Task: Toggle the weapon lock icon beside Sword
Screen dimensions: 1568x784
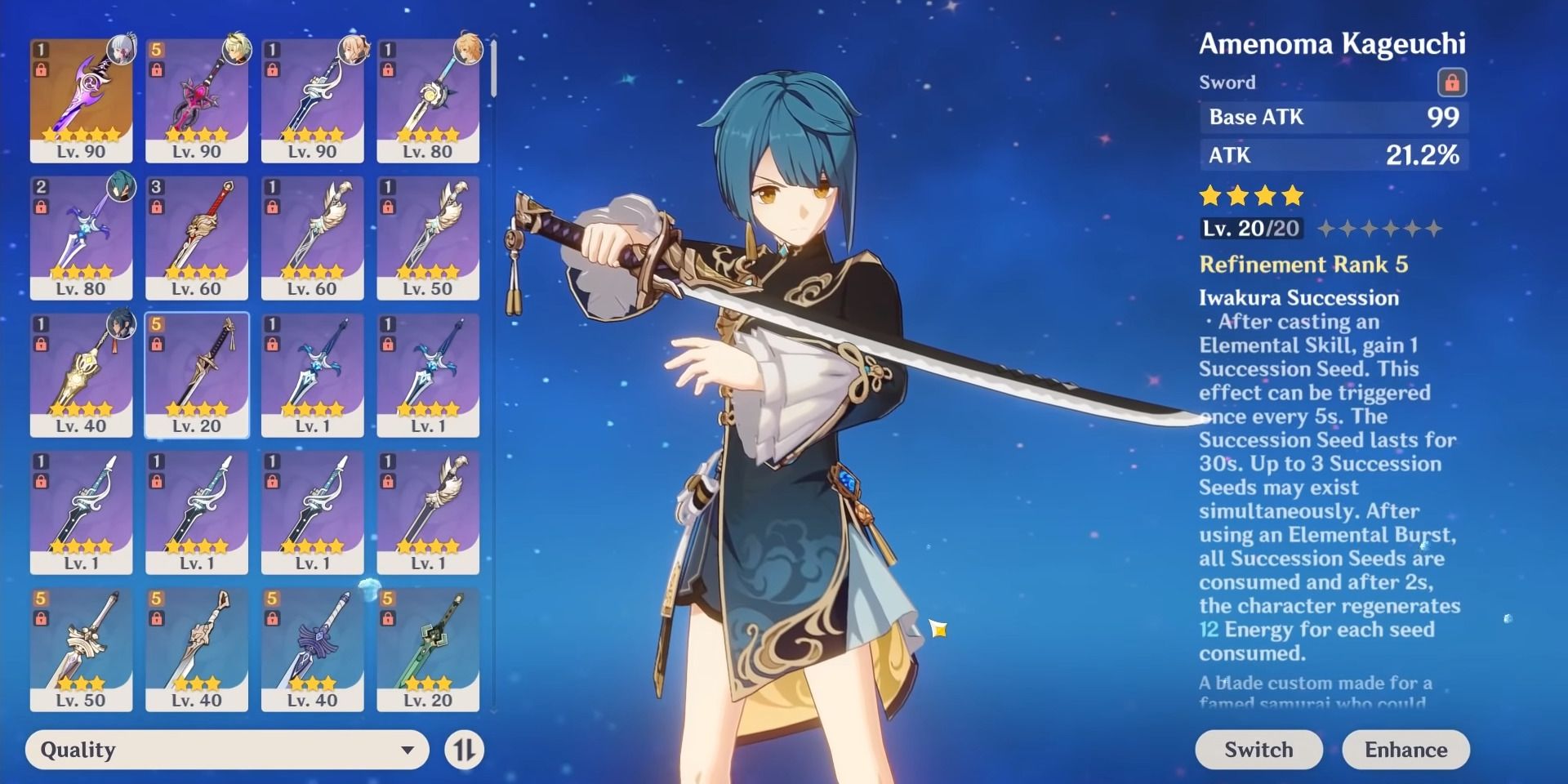Action: [x=1451, y=82]
